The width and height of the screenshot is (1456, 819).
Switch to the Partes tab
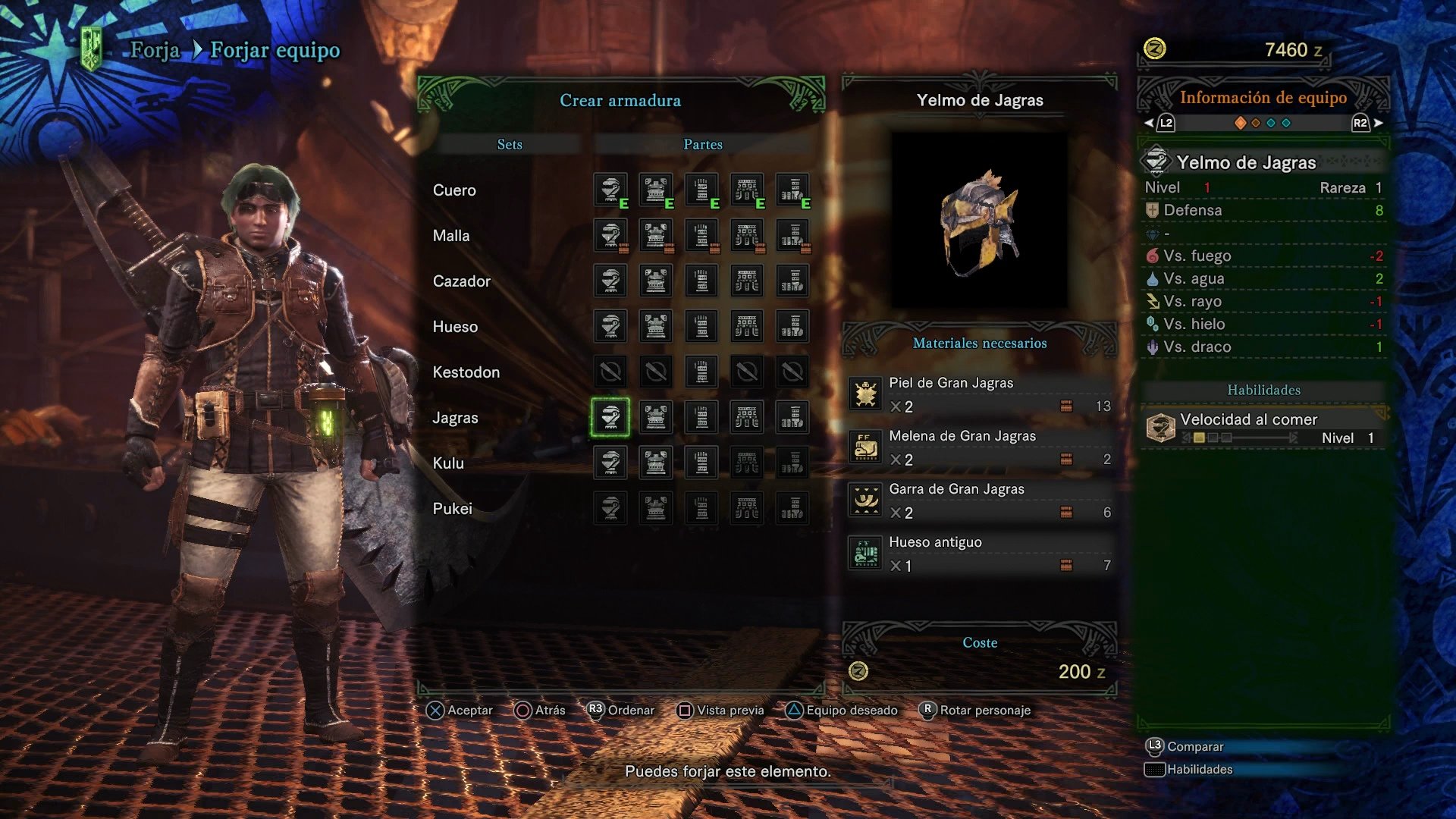[x=702, y=143]
